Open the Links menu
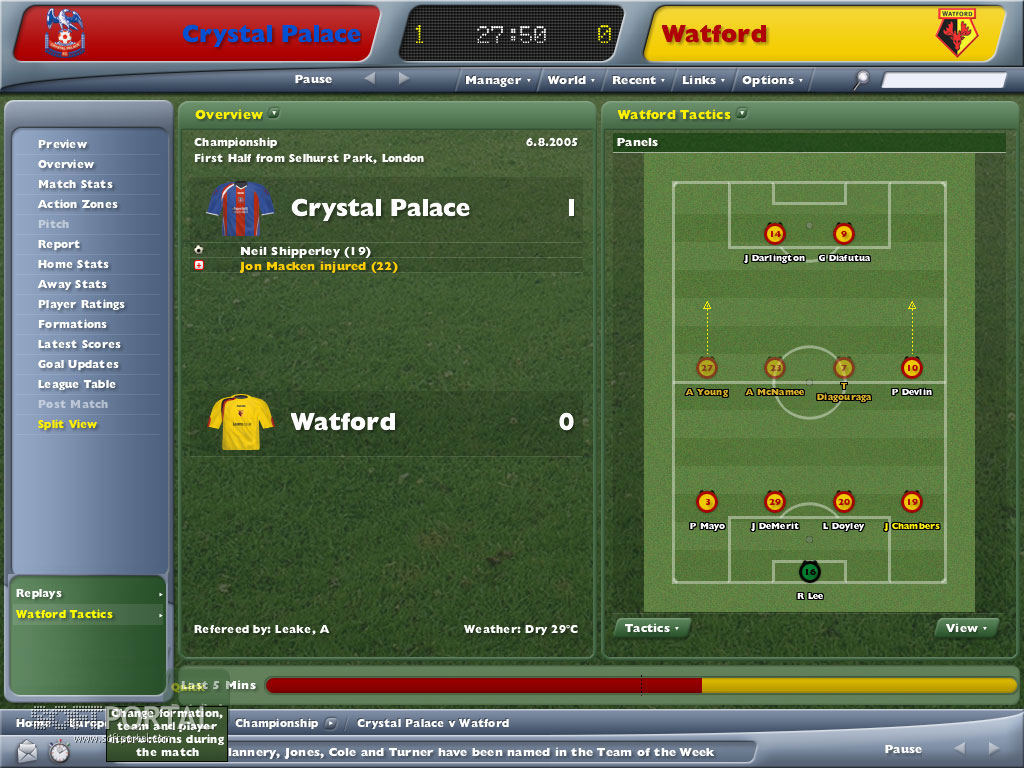Screen dimensions: 1024x768 (x=703, y=80)
